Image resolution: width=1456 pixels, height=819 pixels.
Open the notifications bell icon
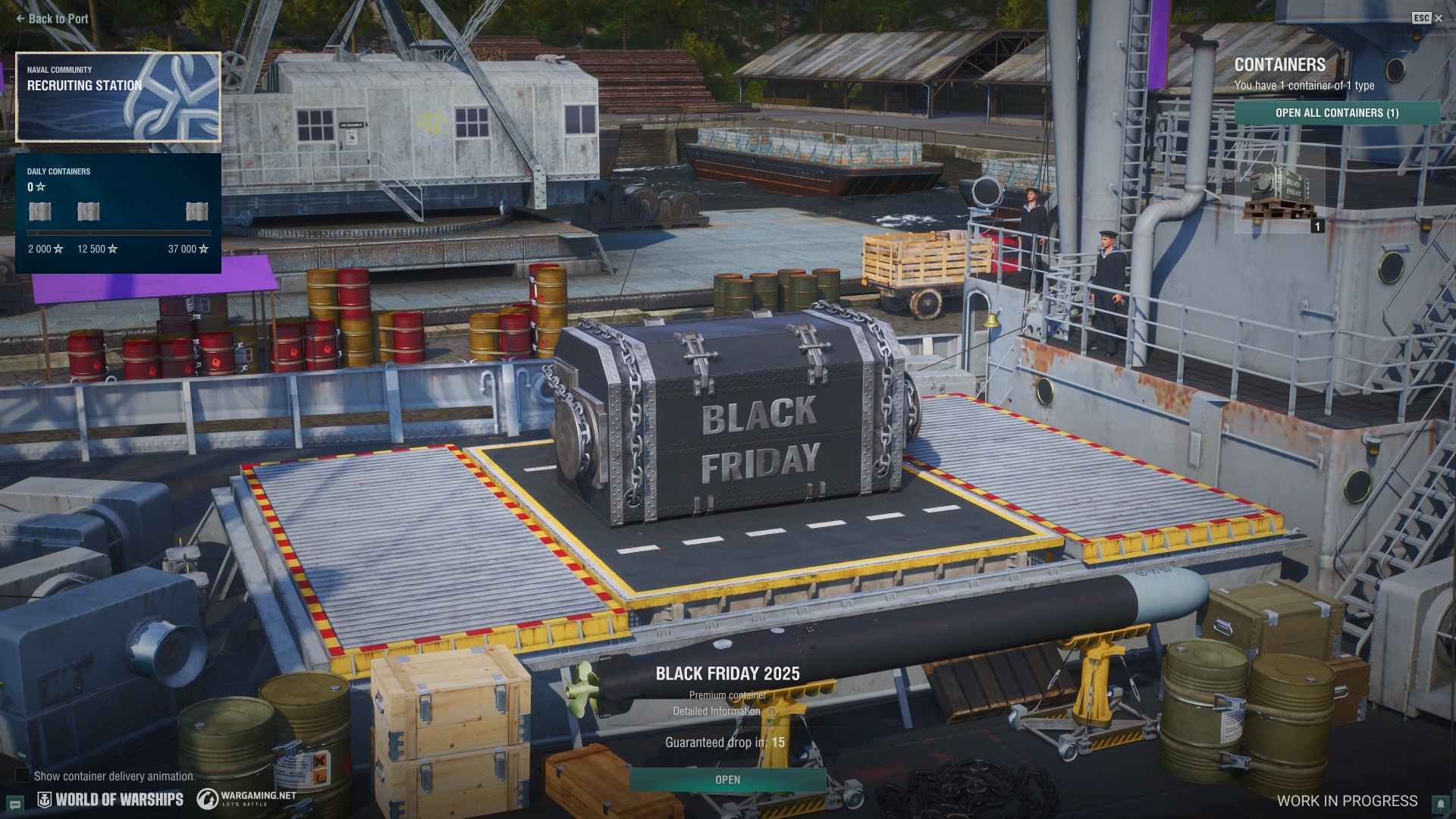pyautogui.click(x=1440, y=803)
